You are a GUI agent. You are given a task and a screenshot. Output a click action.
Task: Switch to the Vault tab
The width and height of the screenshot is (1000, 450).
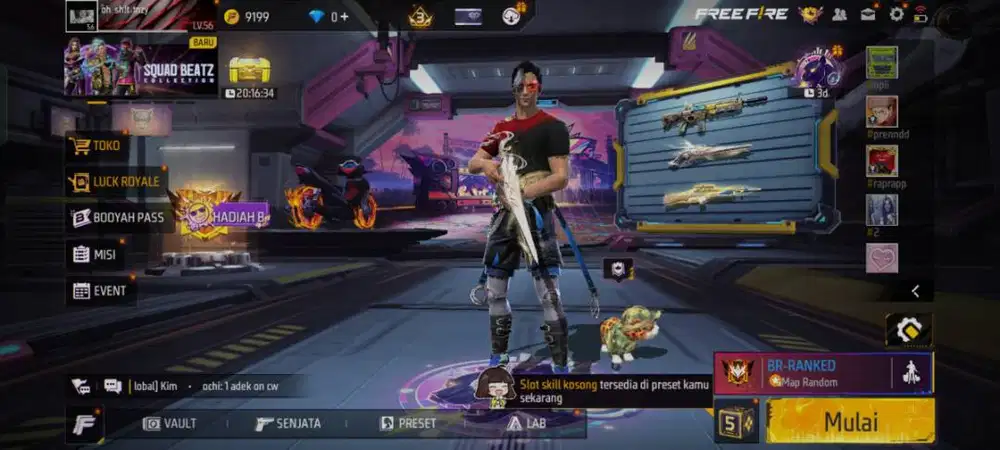169,423
